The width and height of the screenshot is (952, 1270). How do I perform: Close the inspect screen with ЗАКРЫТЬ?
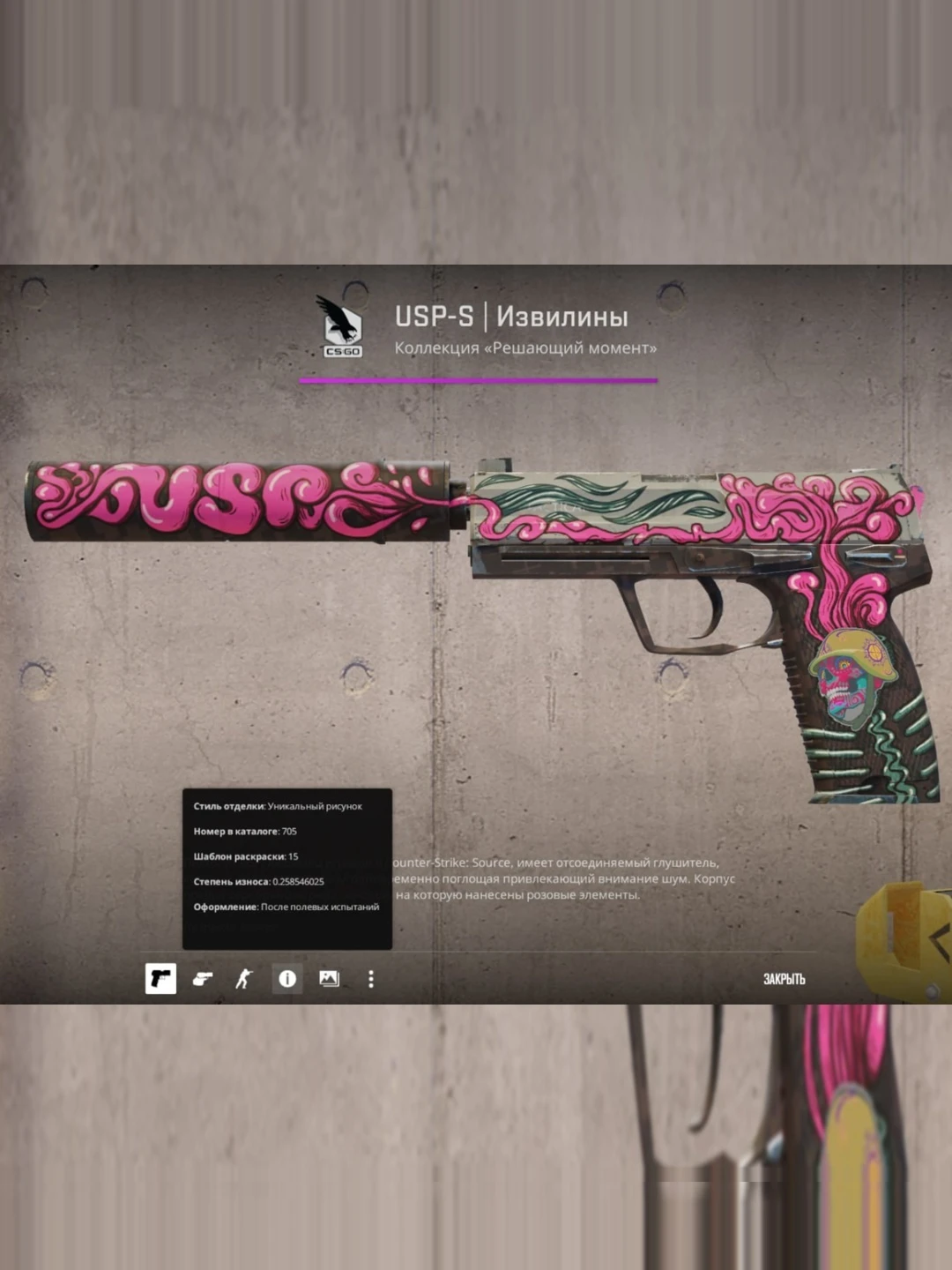coord(784,979)
